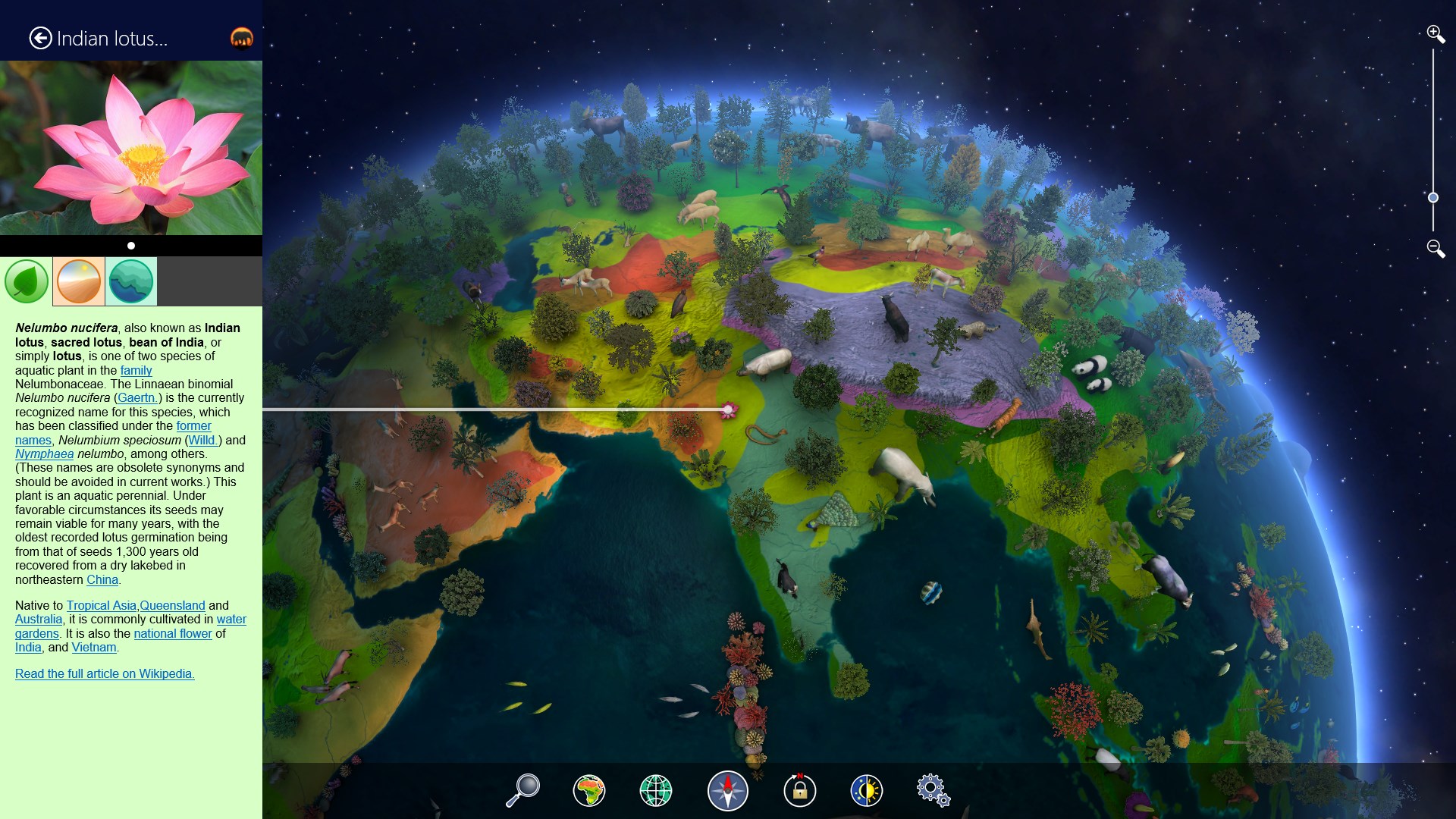This screenshot has width=1456, height=819.
Task: Open the national flower link
Action: click(173, 633)
